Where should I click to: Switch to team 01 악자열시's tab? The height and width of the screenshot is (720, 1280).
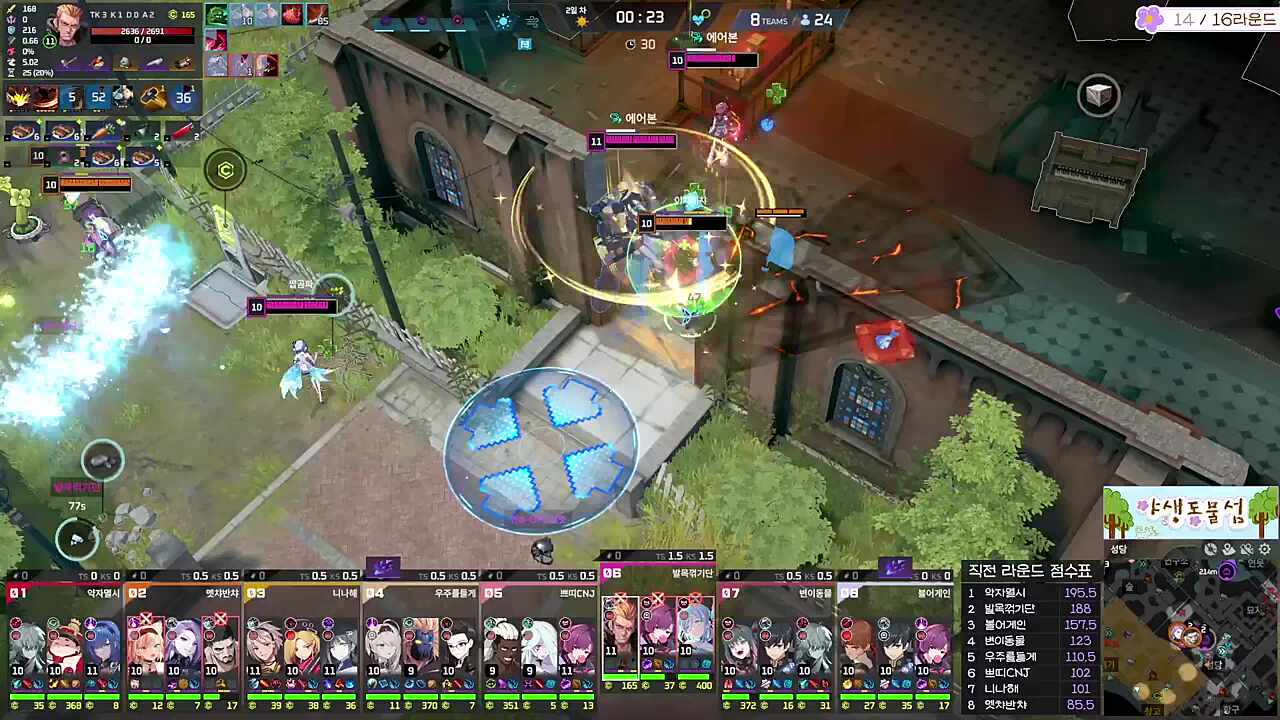[60, 592]
